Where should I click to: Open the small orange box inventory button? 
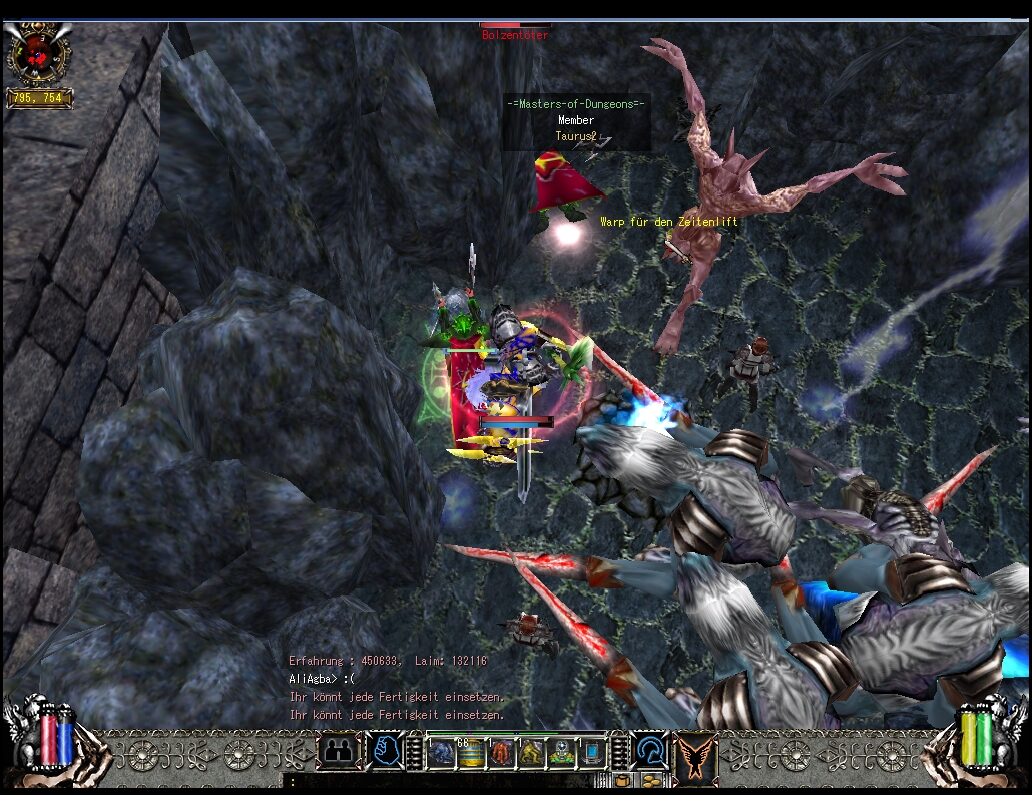click(622, 781)
